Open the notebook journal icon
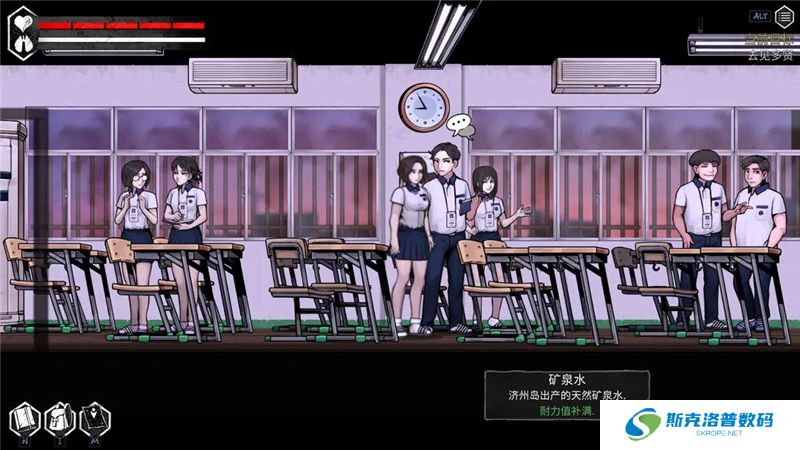This screenshot has width=800, height=450. click(26, 417)
